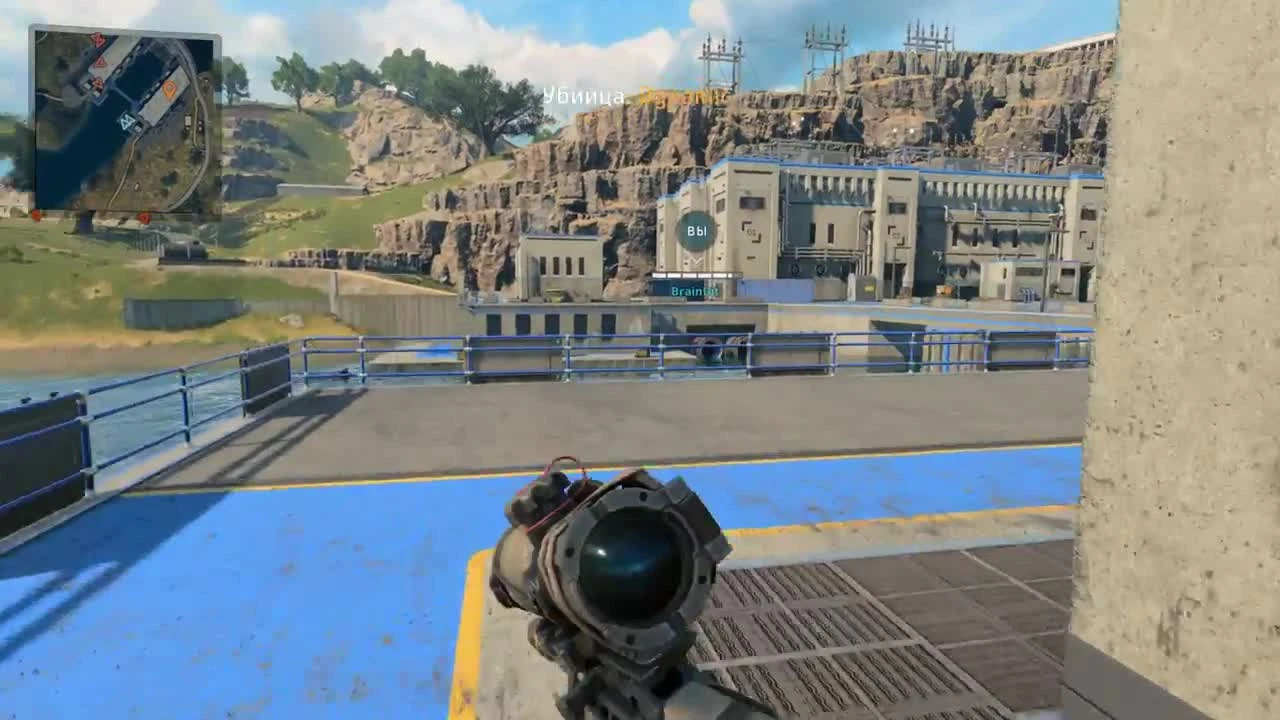Viewport: 1280px width, 720px height.
Task: Click the red marker at bottom-left minimap corner
Action: [37, 214]
